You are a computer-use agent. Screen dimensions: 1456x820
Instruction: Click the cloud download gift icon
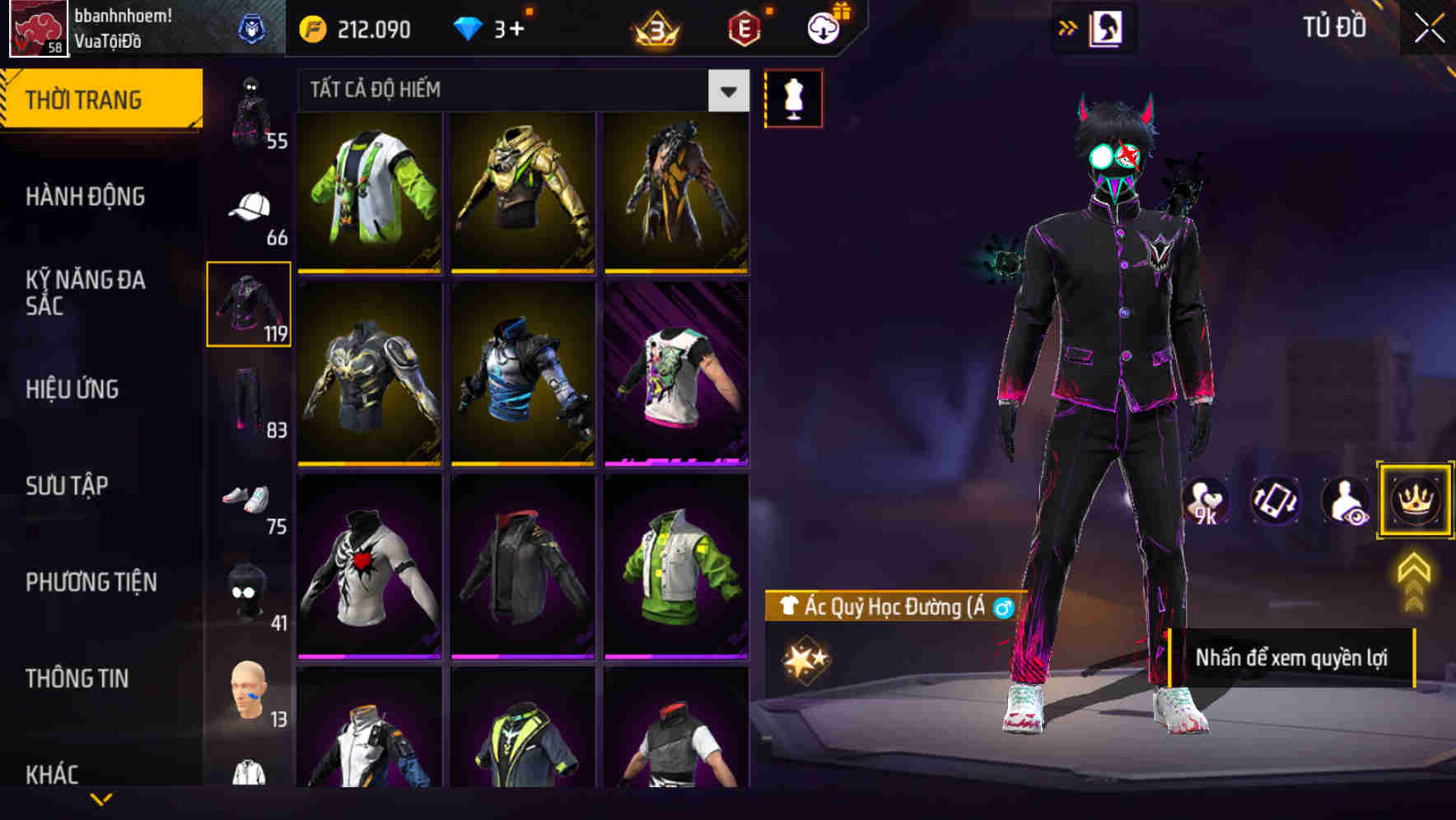tap(823, 26)
